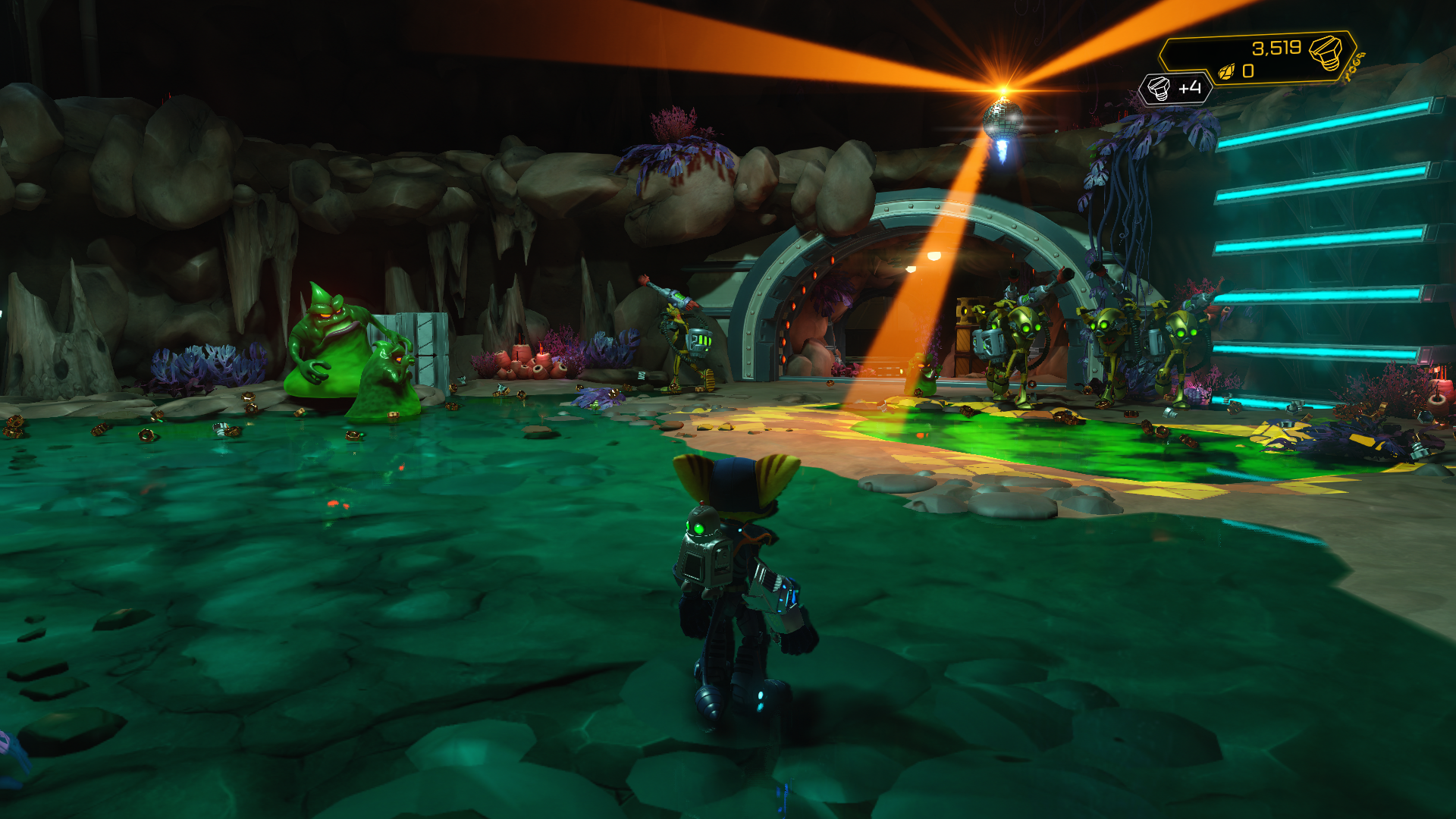
Task: Select the Raritanium crystal icon
Action: point(1226,72)
